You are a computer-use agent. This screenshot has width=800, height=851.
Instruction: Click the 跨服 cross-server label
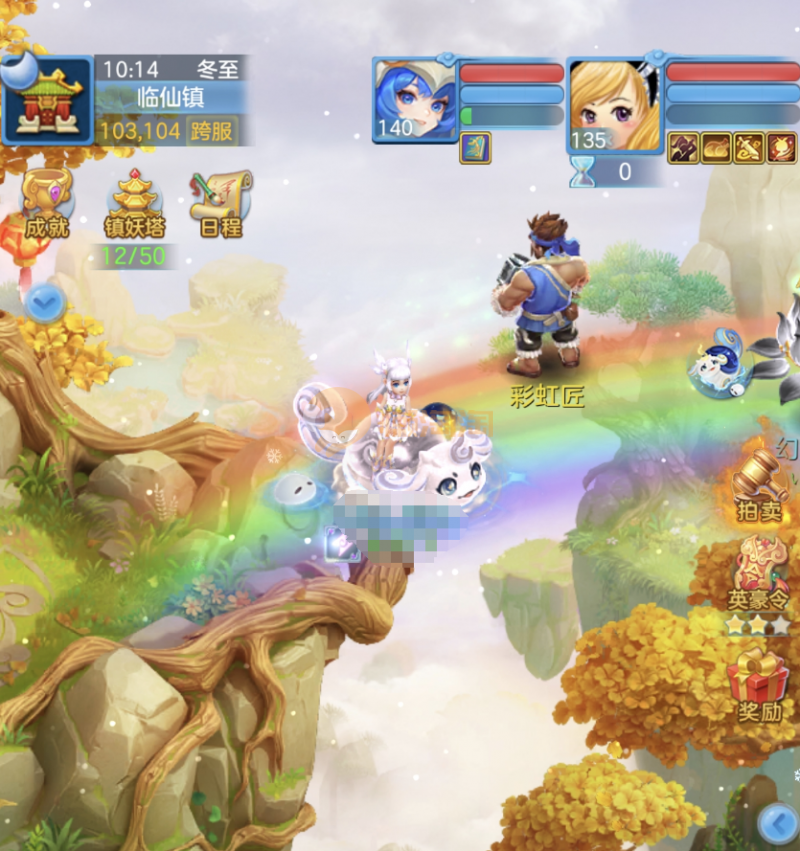[214, 130]
